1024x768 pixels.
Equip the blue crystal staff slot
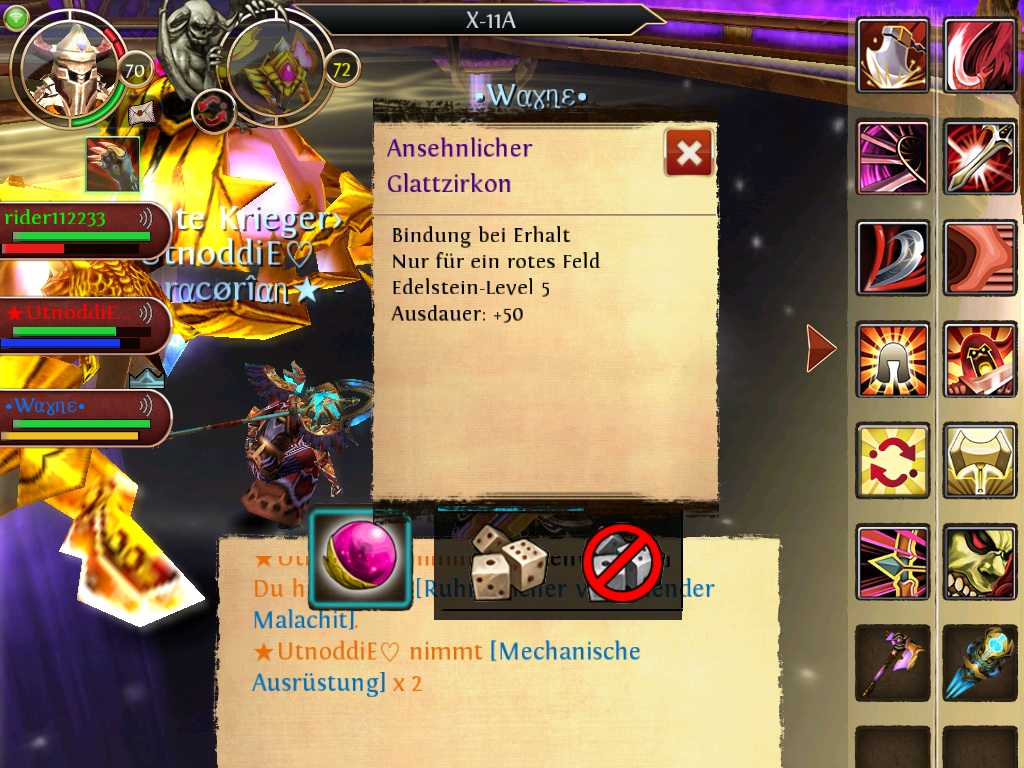point(980,662)
